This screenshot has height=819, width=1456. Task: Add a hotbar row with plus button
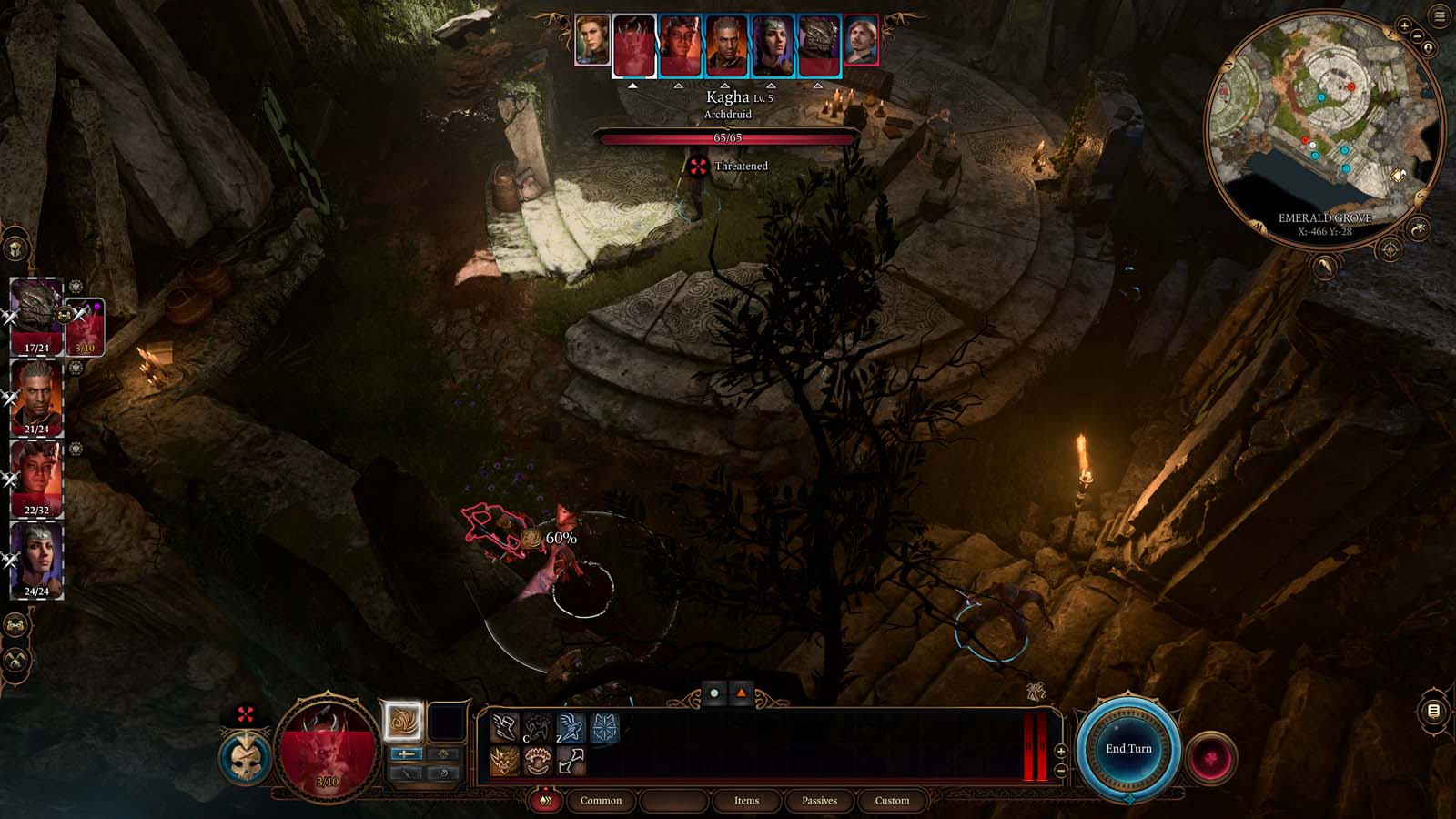pyautogui.click(x=1061, y=752)
